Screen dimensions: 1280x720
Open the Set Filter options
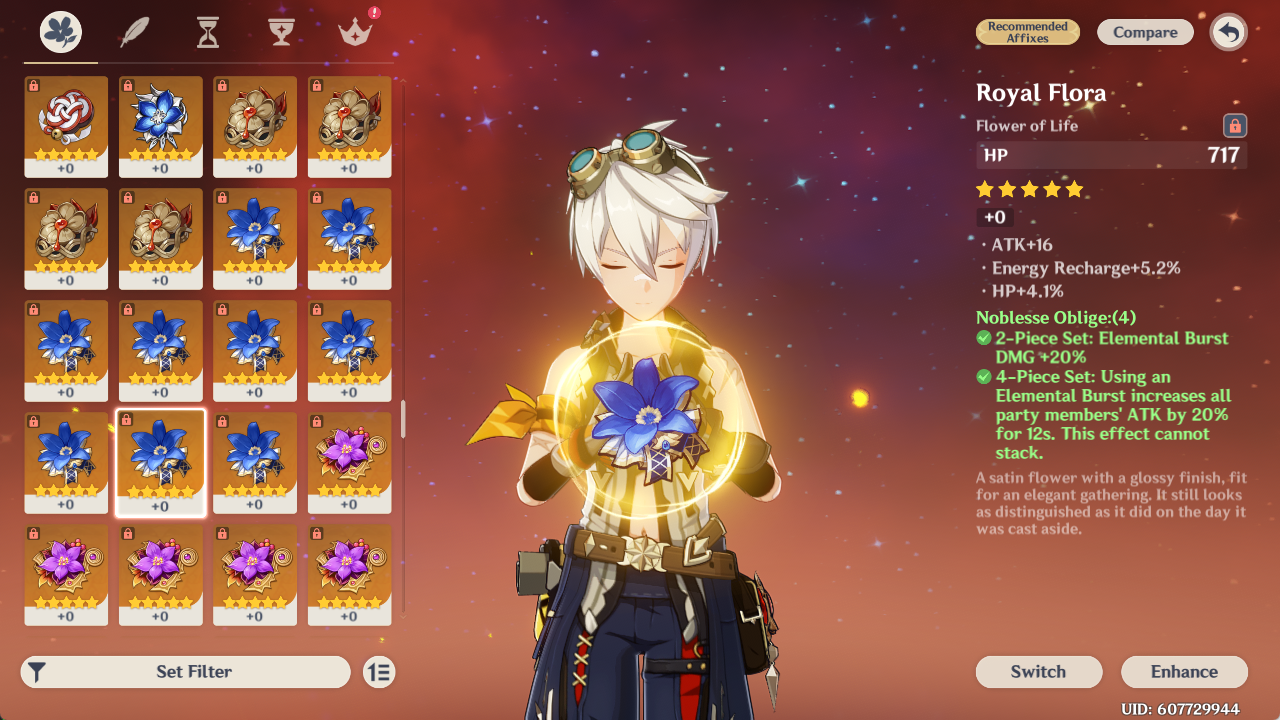pyautogui.click(x=186, y=672)
